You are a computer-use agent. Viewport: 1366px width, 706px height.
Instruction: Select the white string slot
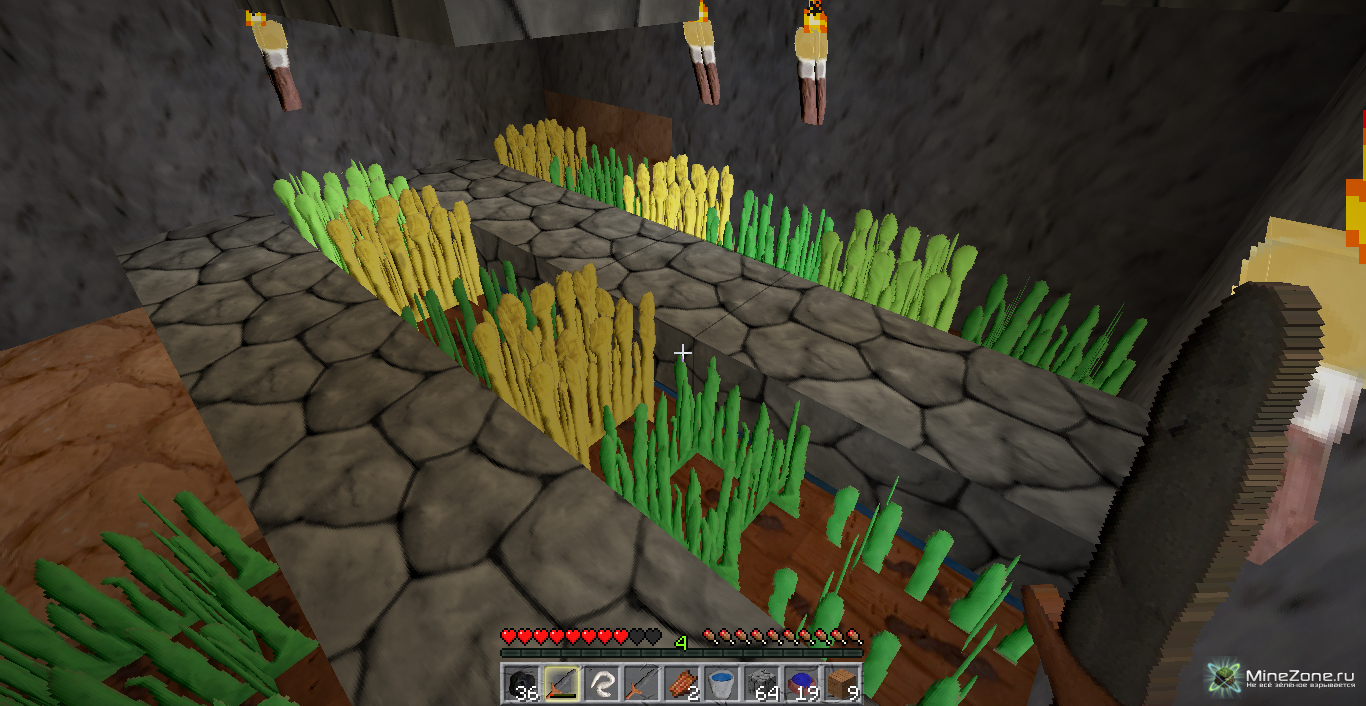click(601, 684)
